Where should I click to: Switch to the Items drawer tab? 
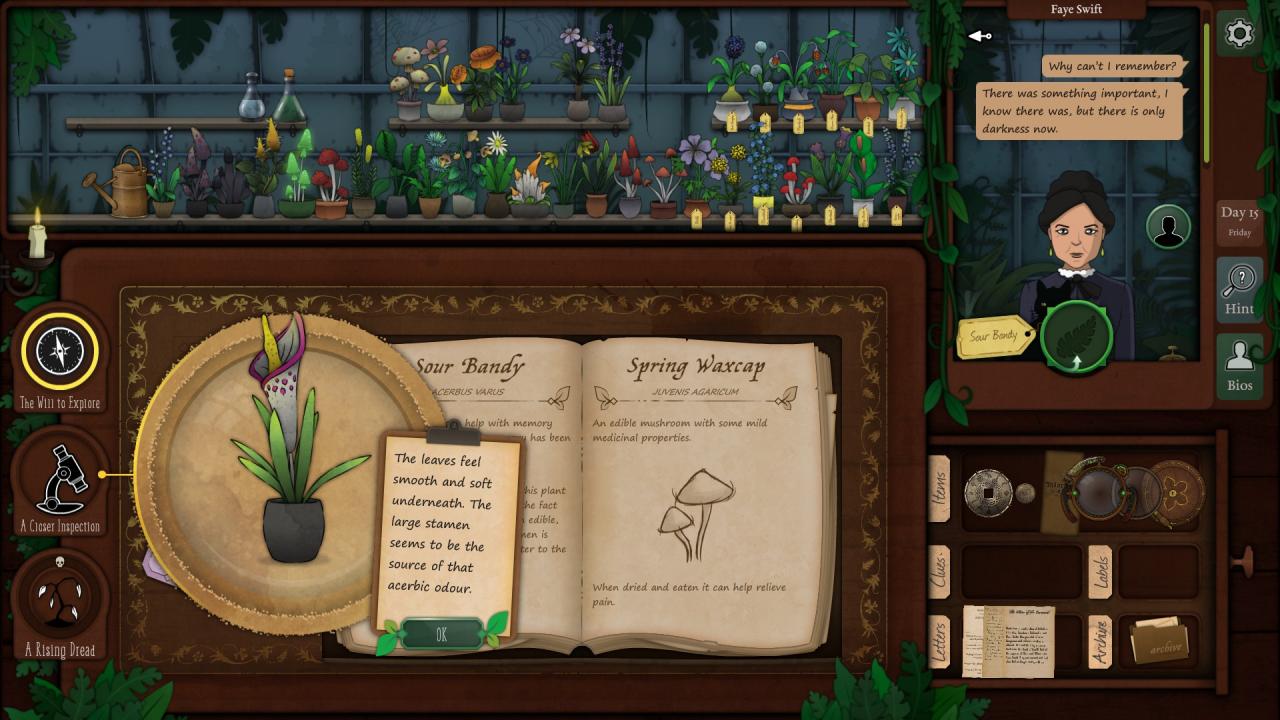939,488
